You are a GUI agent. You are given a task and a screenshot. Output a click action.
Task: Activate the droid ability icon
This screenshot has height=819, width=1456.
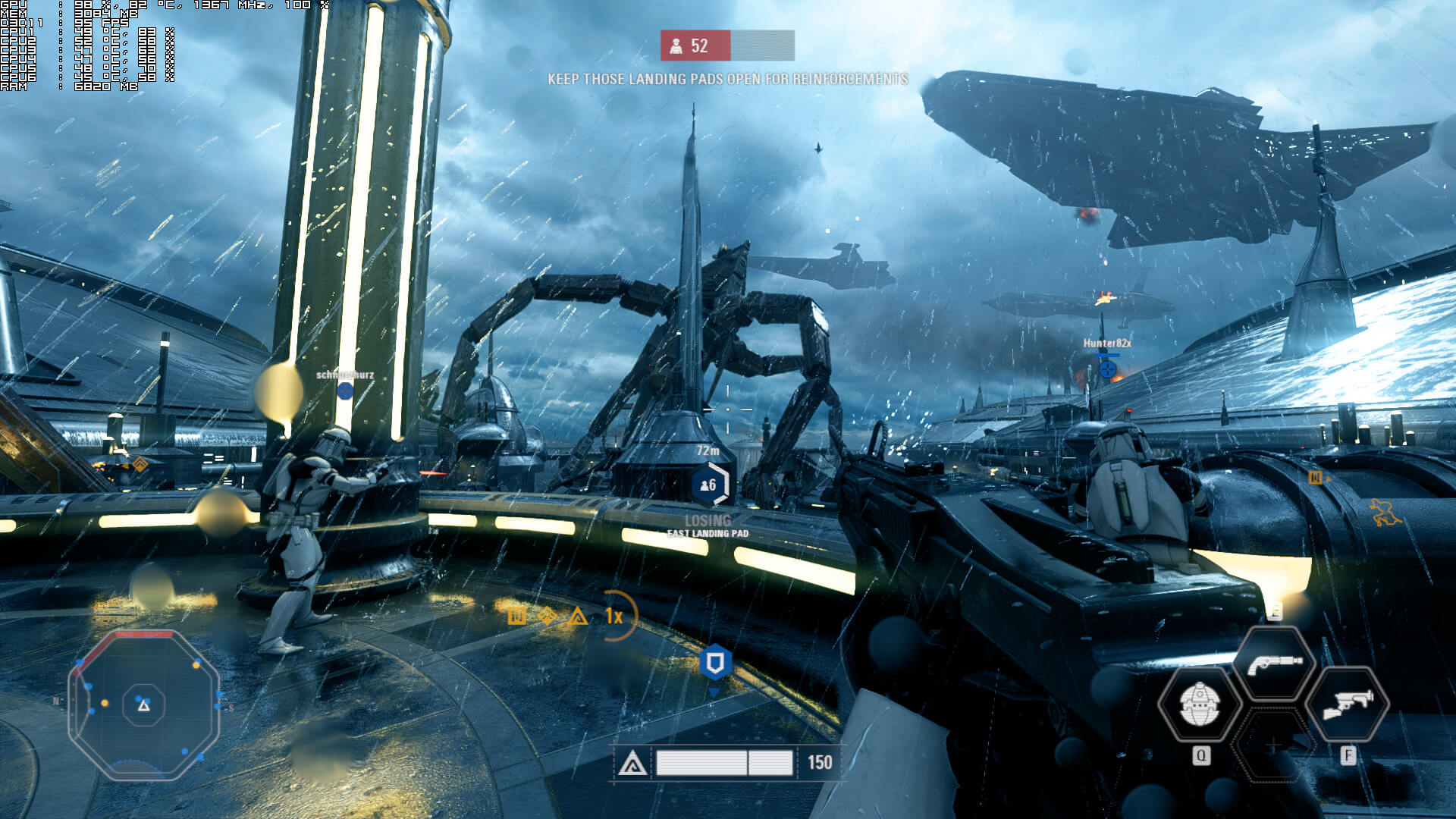point(1200,704)
